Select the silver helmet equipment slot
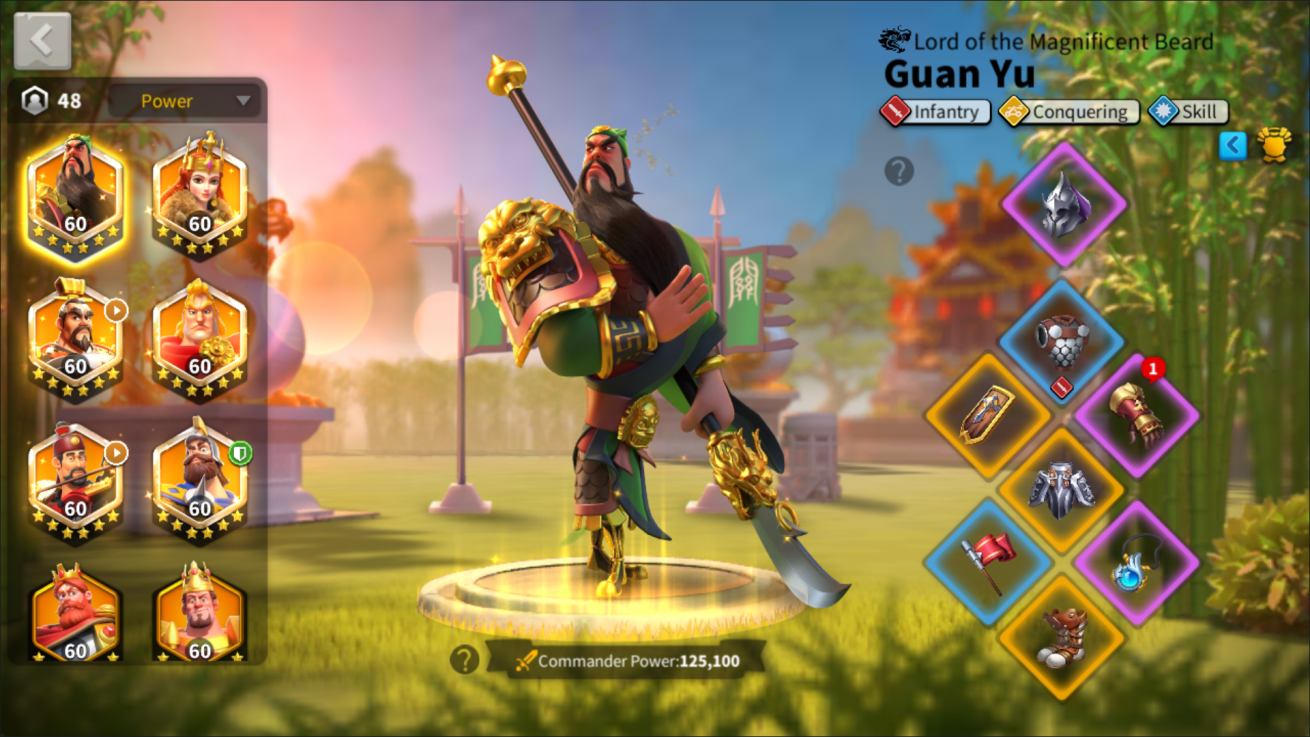 coord(1063,205)
